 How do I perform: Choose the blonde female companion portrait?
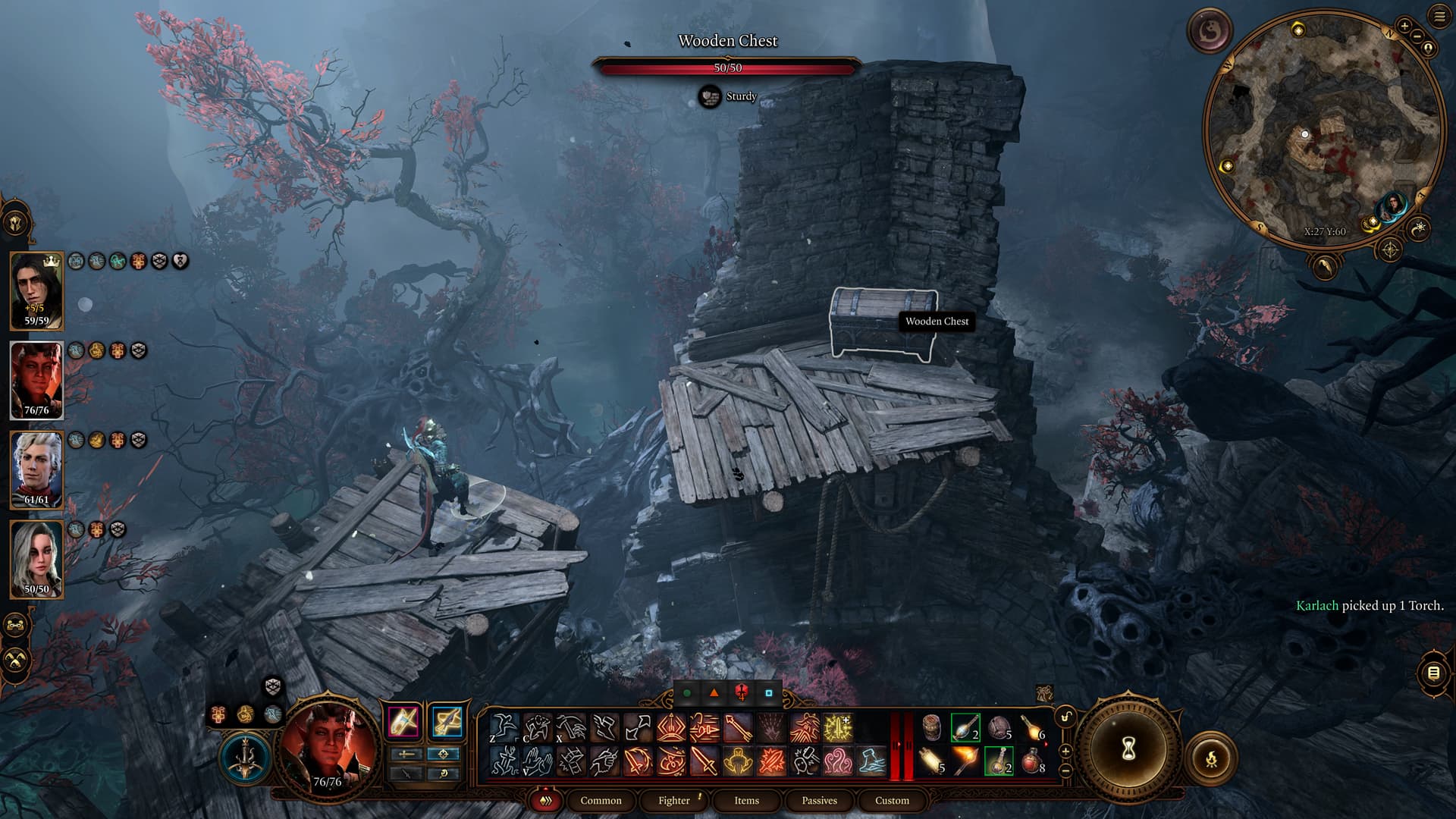36,559
